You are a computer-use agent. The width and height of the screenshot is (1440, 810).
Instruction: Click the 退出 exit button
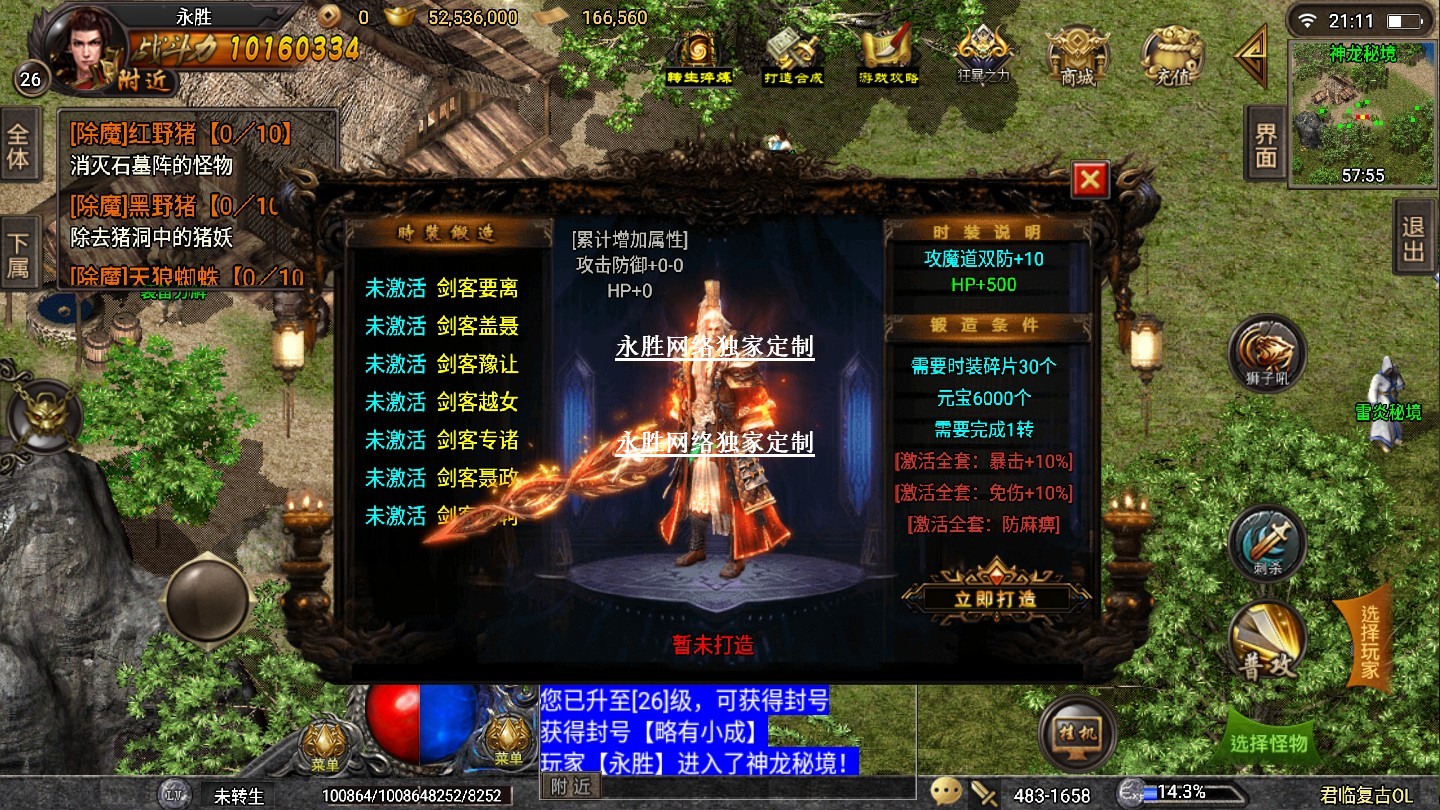click(x=1413, y=239)
